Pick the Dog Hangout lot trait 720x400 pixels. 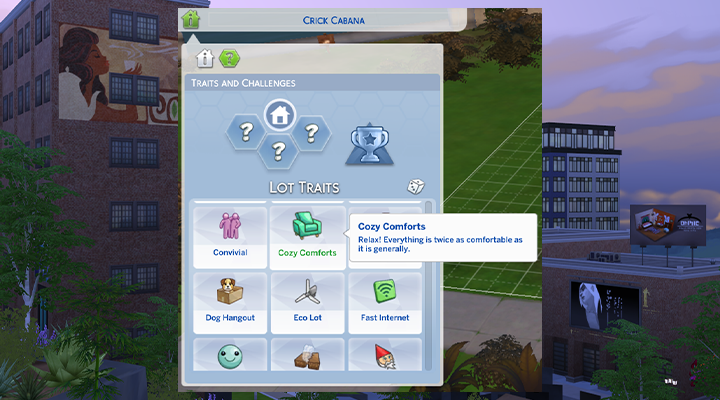click(x=230, y=302)
